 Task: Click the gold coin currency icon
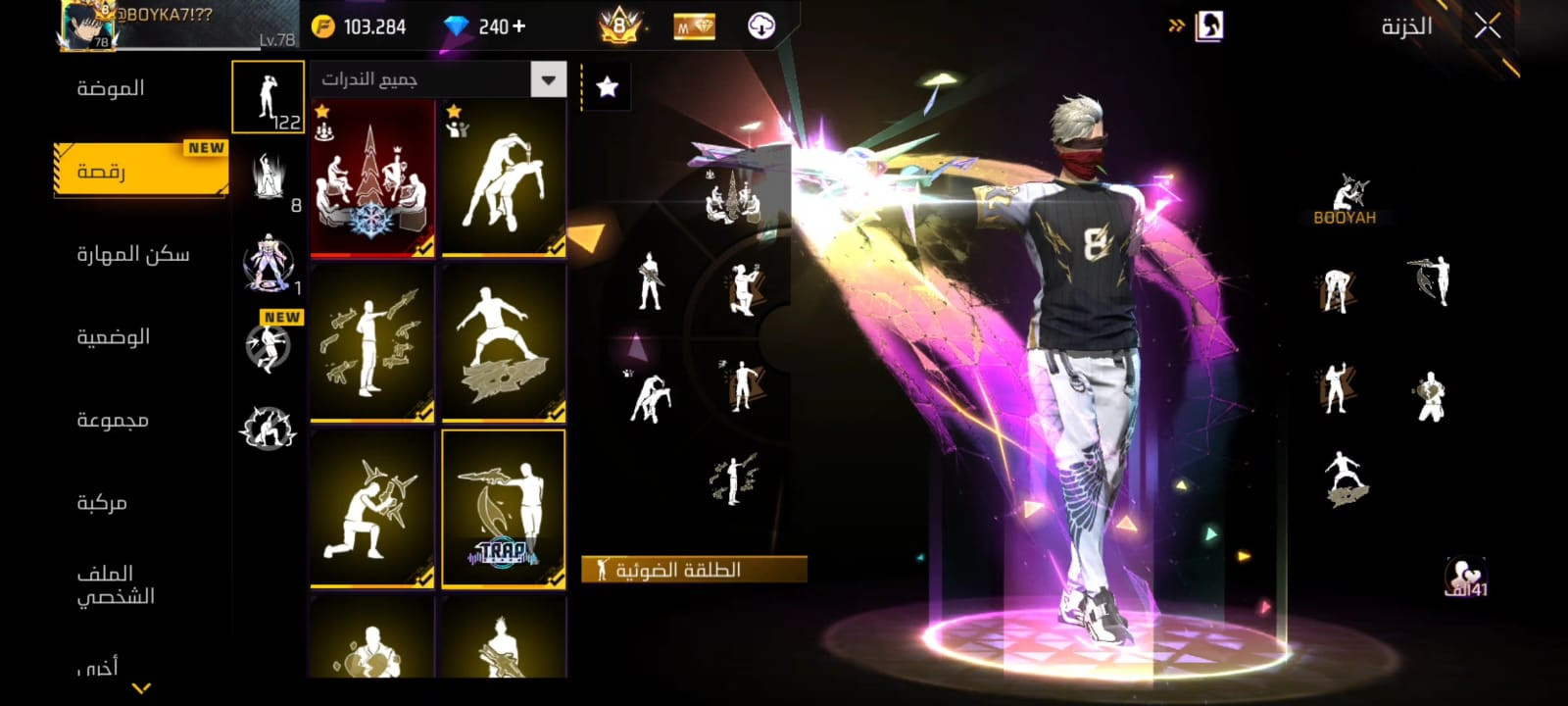tap(322, 26)
